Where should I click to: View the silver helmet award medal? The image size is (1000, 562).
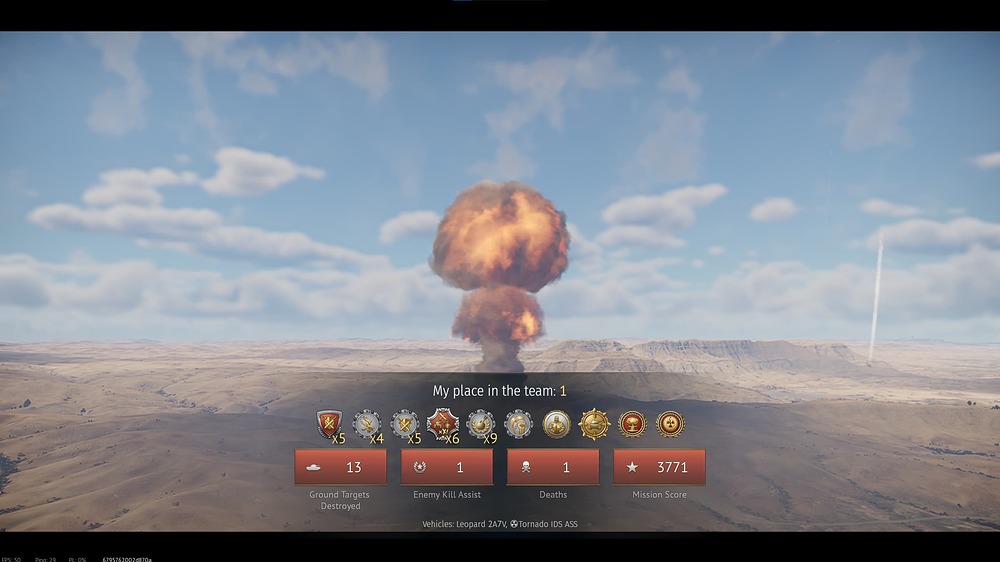[x=518, y=424]
